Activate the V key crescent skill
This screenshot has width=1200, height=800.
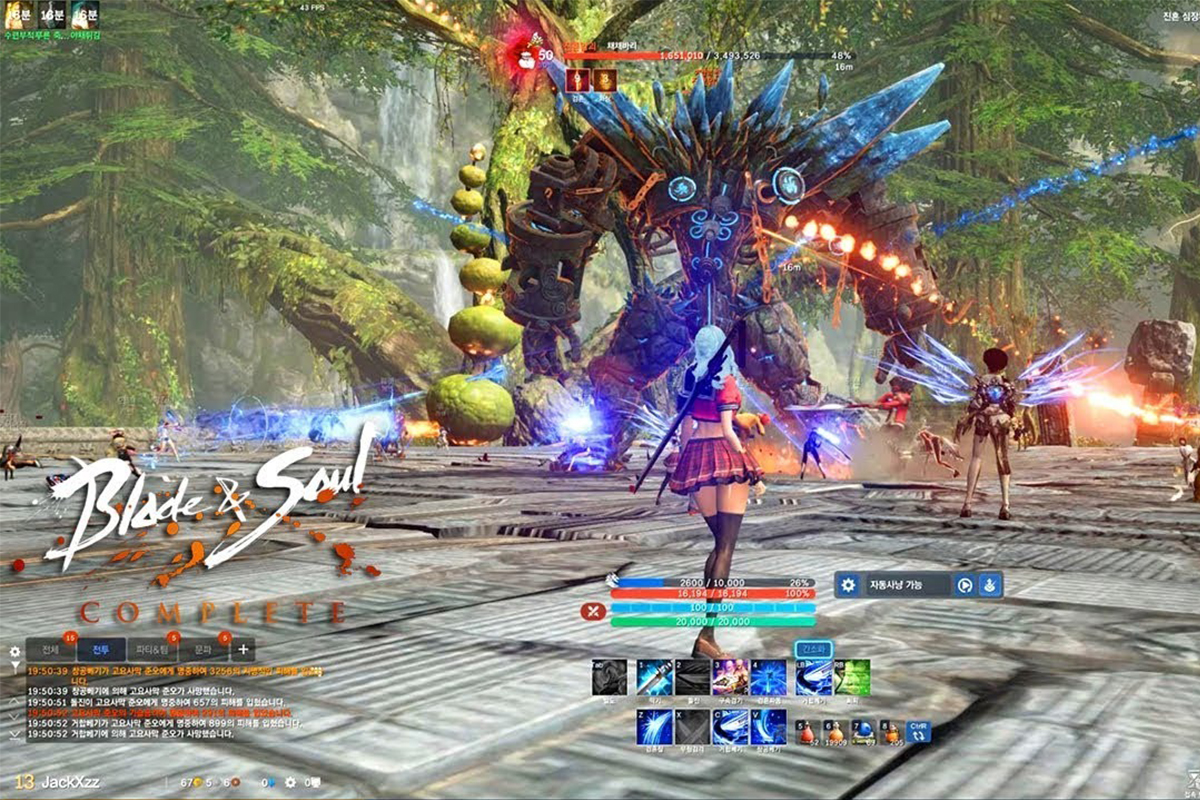pos(768,727)
